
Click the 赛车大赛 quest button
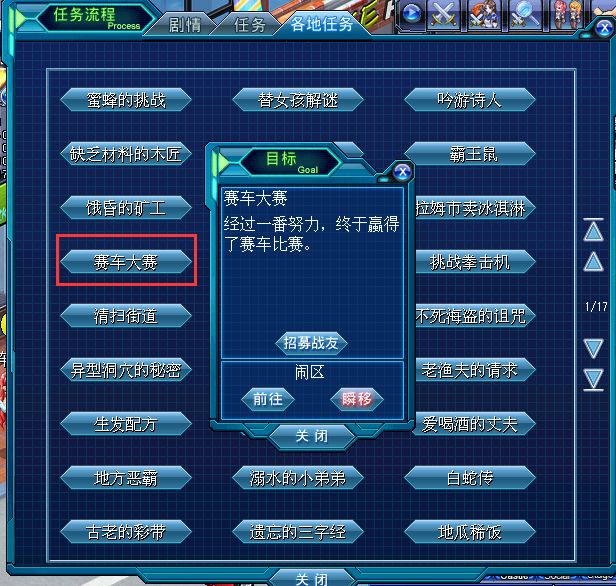pos(125,262)
